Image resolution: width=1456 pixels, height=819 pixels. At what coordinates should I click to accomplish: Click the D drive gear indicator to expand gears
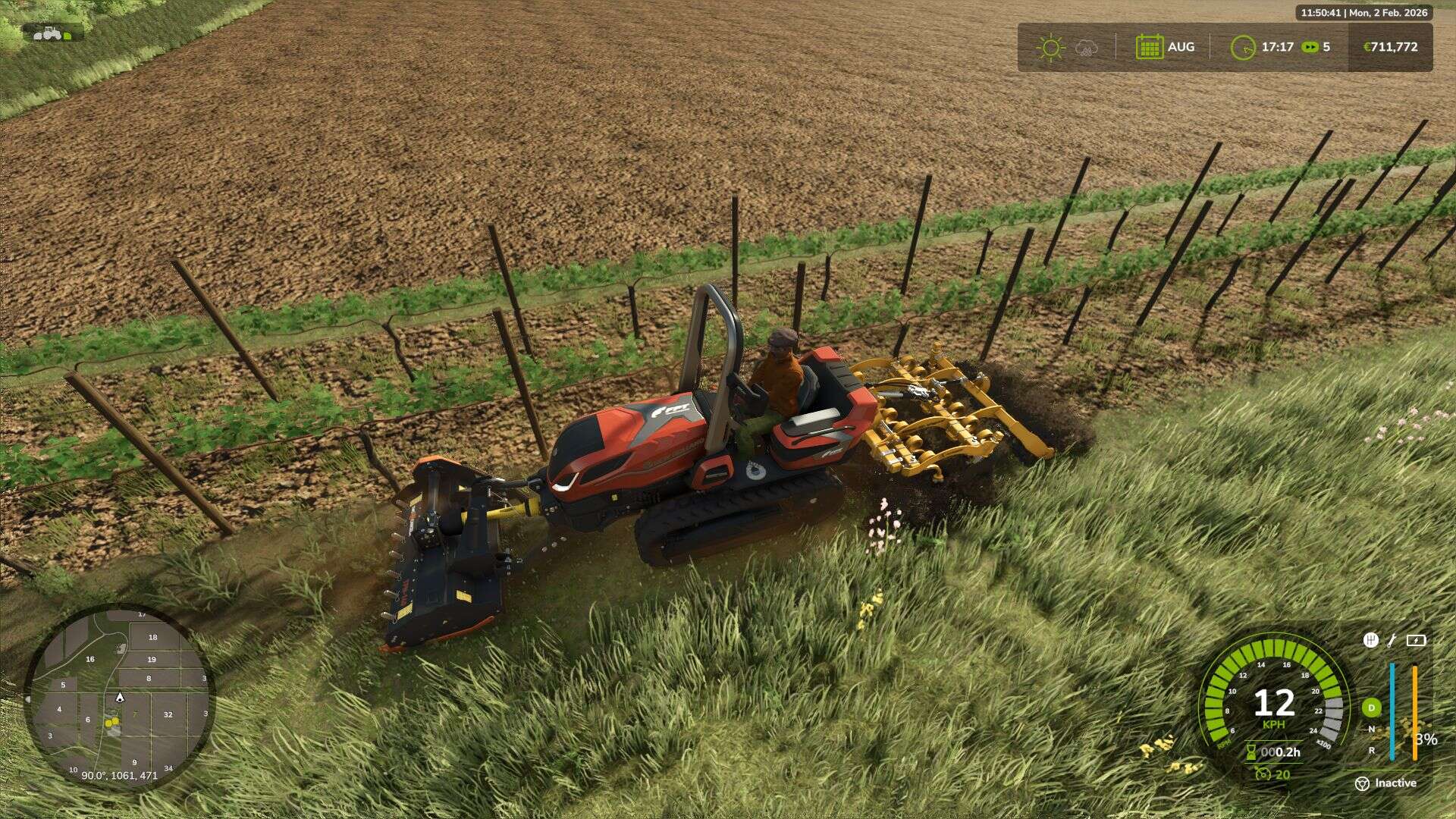(1371, 707)
